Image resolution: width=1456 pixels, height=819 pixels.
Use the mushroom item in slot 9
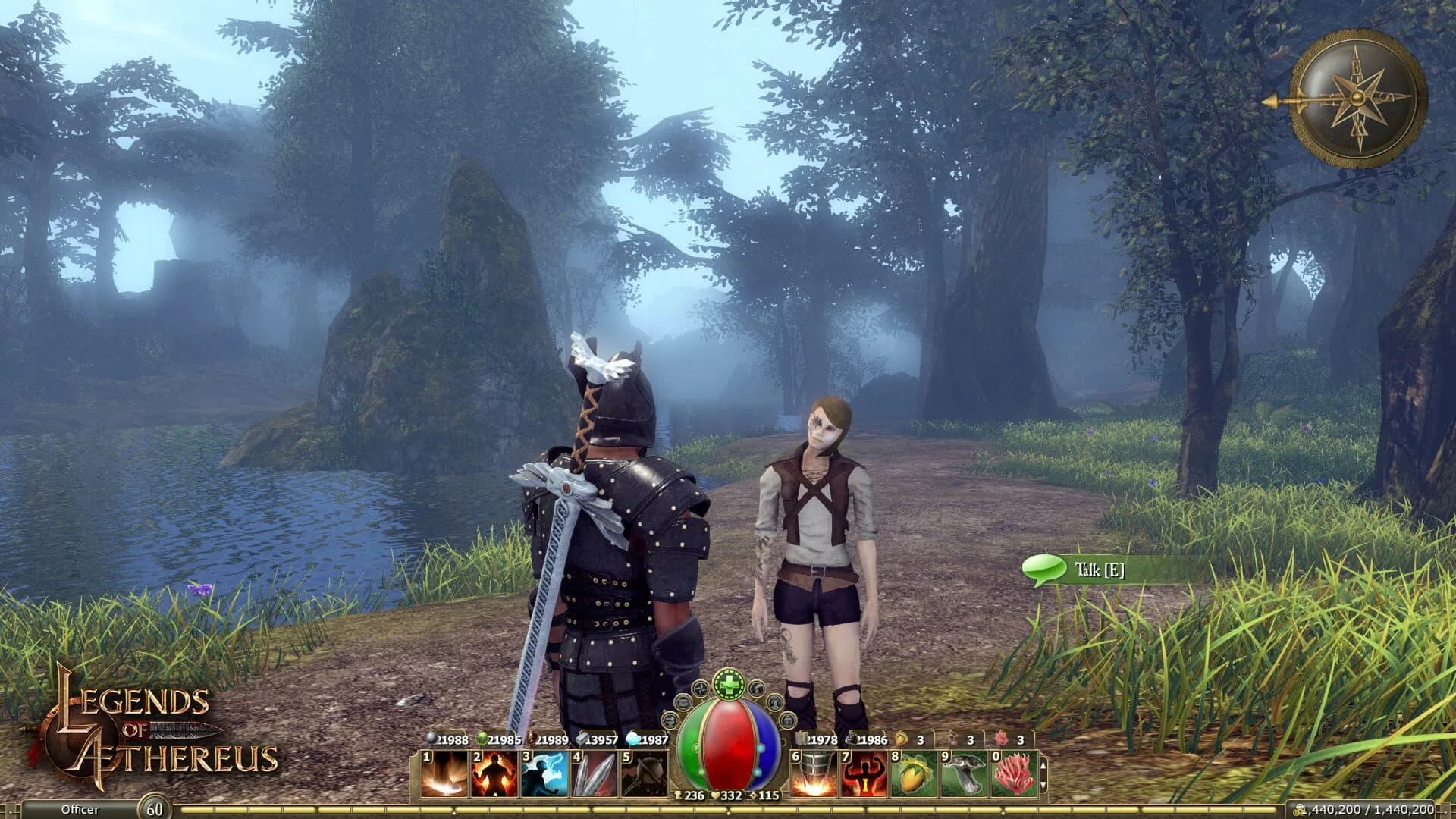click(964, 775)
